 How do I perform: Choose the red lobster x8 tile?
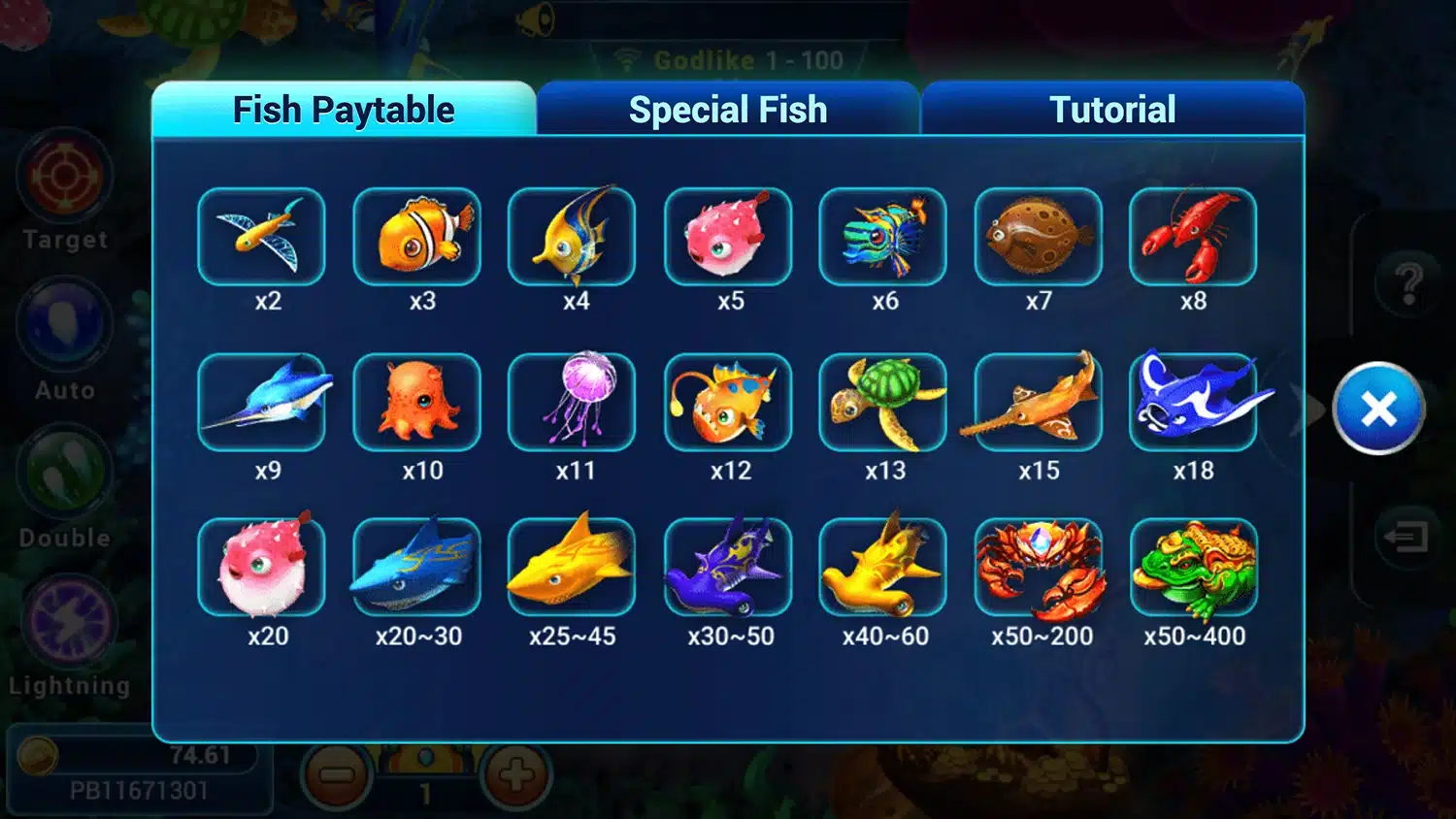tap(1193, 237)
